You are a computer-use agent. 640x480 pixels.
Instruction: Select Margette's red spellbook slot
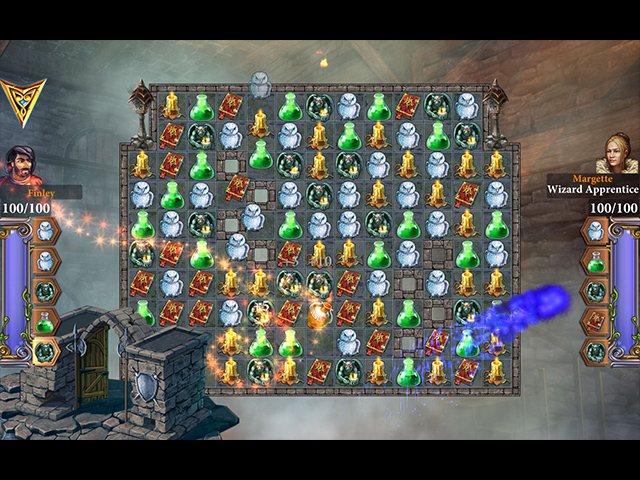pyautogui.click(x=595, y=322)
